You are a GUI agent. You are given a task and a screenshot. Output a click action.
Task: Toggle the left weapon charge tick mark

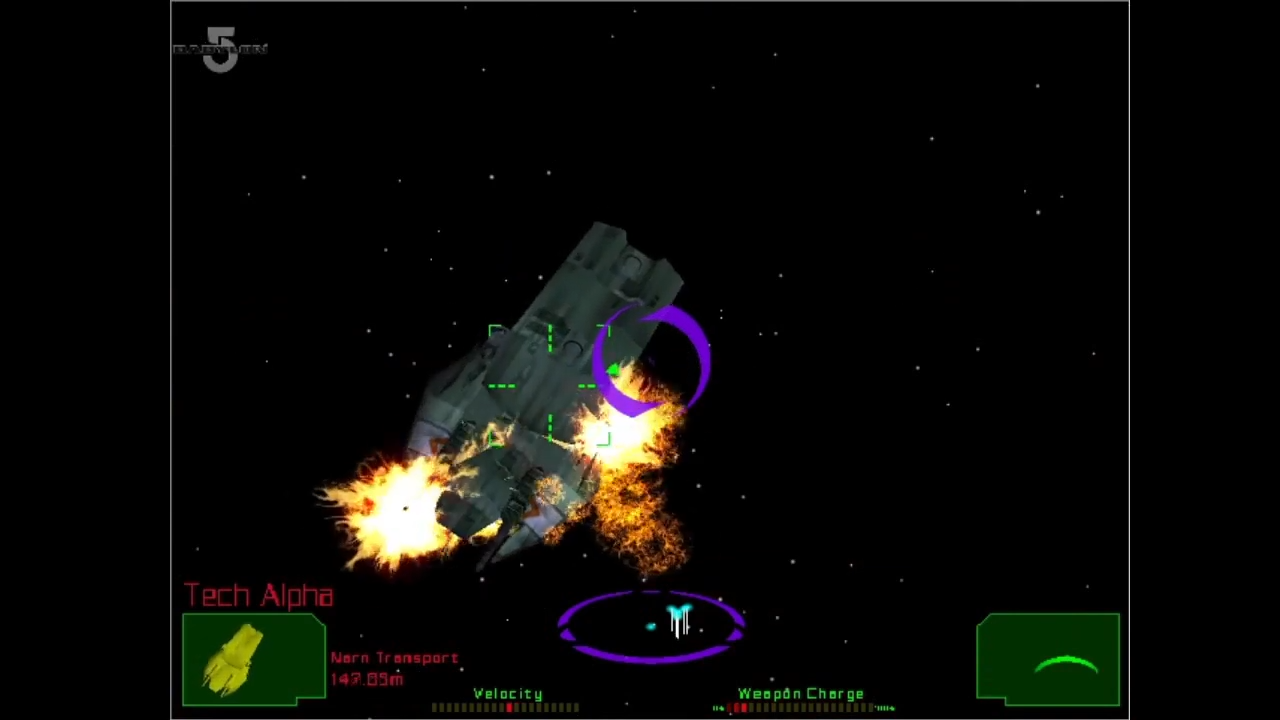pos(718,708)
